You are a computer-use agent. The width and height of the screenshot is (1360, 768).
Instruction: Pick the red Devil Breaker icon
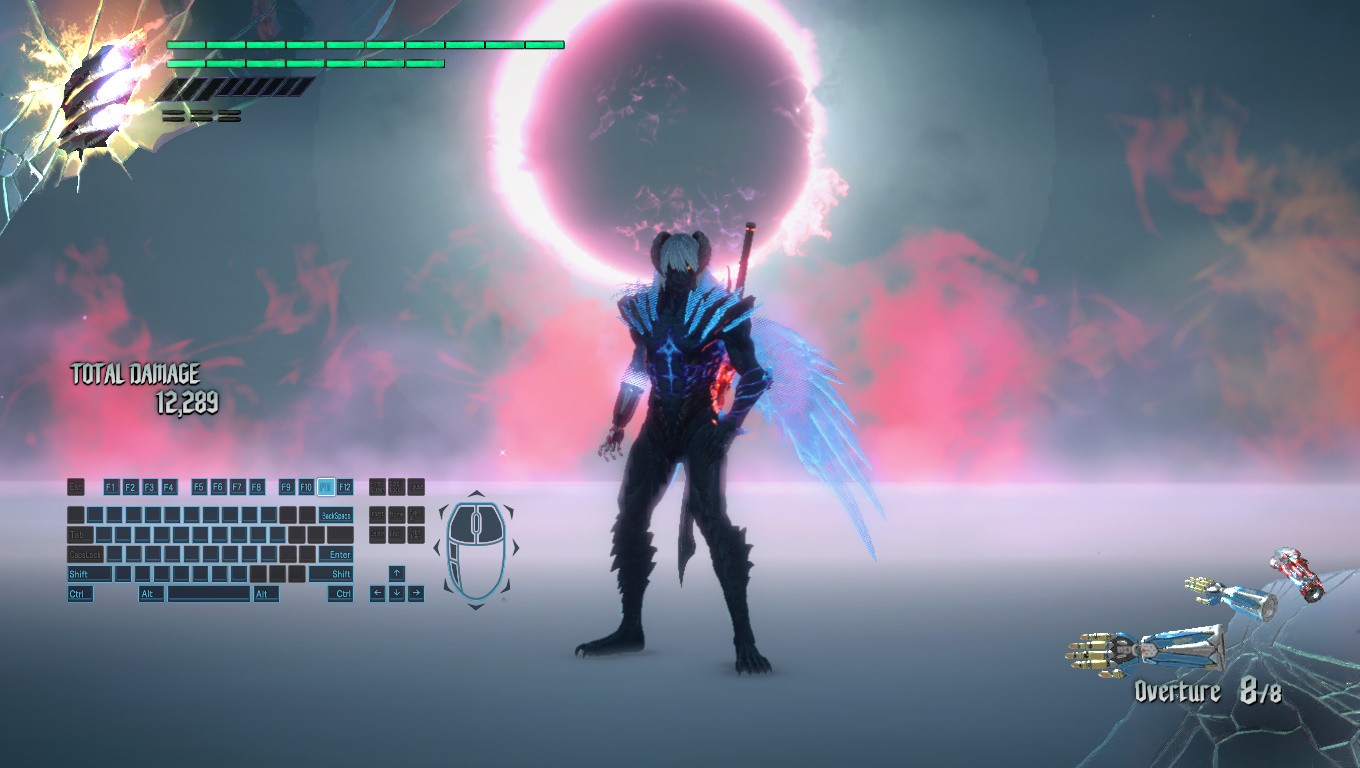pos(1296,573)
